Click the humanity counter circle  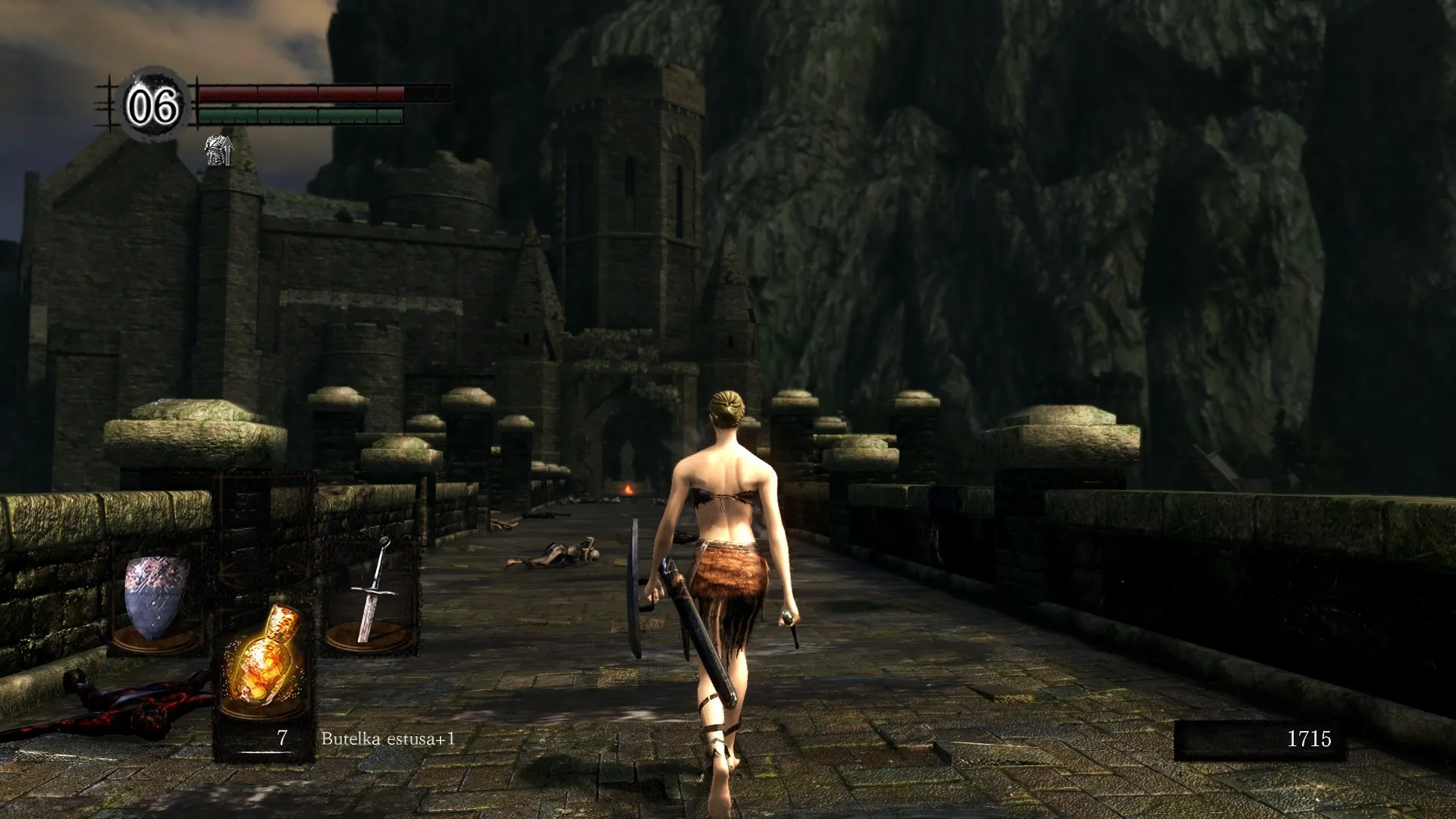click(153, 105)
